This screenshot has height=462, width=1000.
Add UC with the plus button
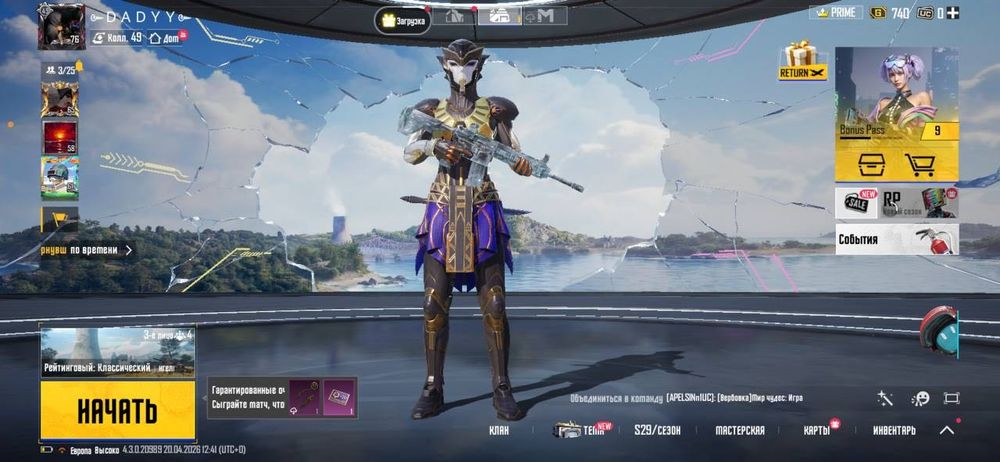(952, 12)
